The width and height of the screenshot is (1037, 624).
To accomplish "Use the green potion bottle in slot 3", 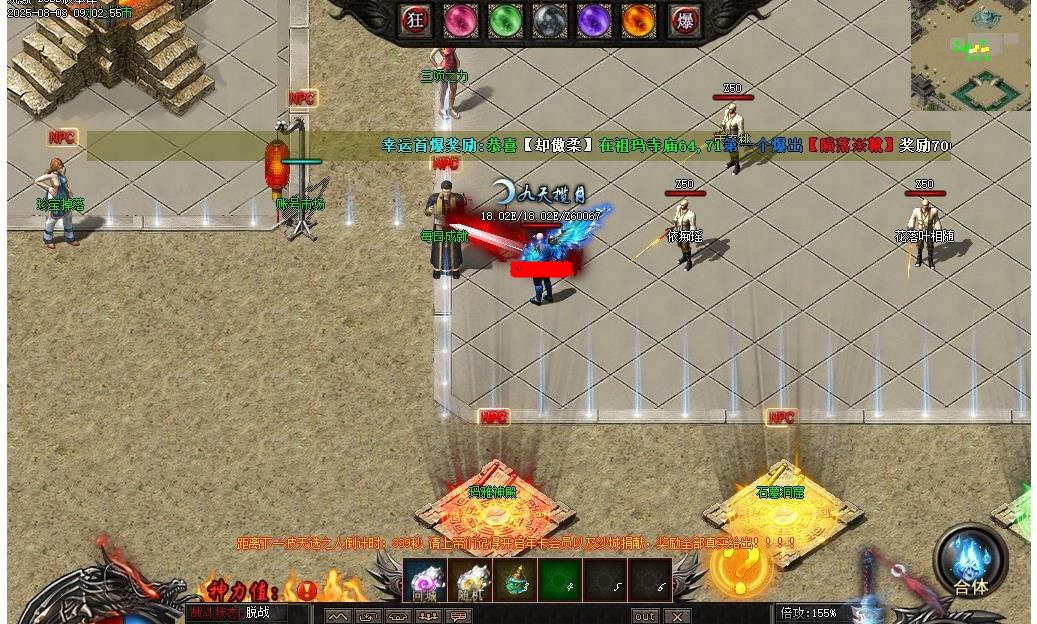I will [x=514, y=581].
